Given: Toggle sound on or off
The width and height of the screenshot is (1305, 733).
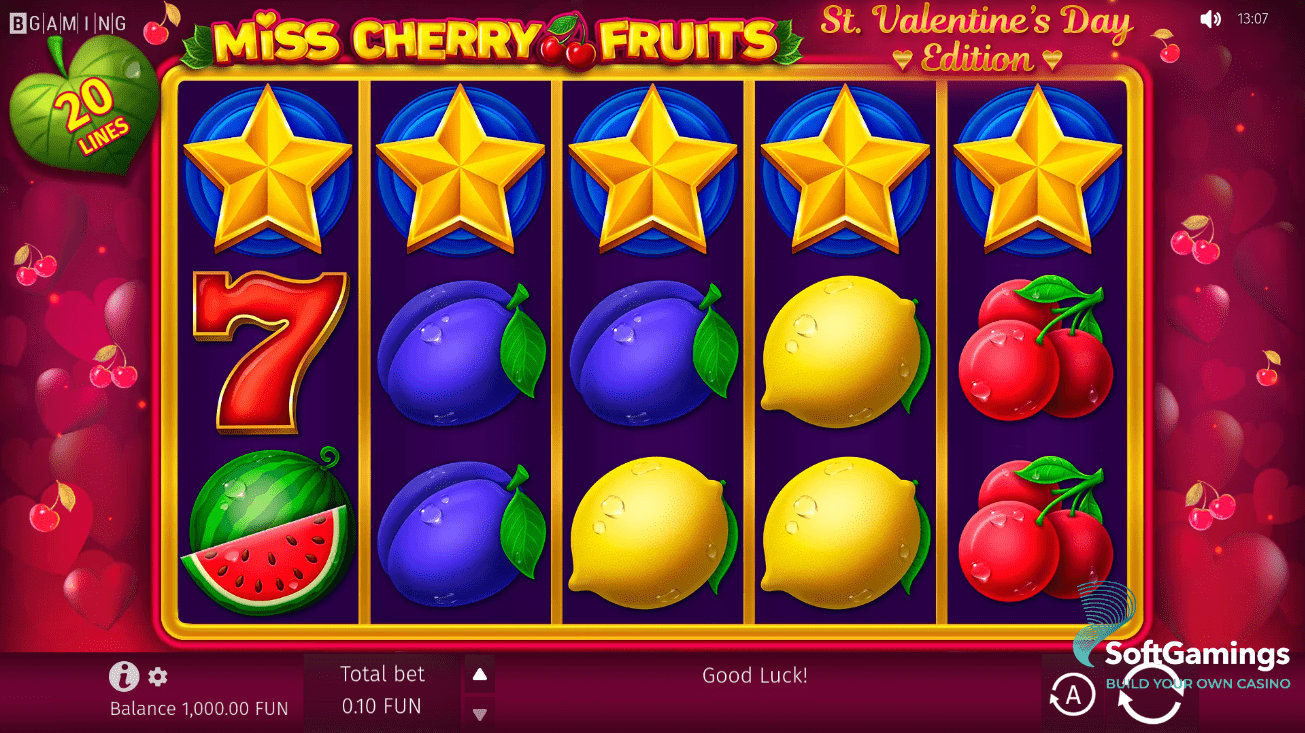Looking at the screenshot, I should pyautogui.click(x=1211, y=18).
